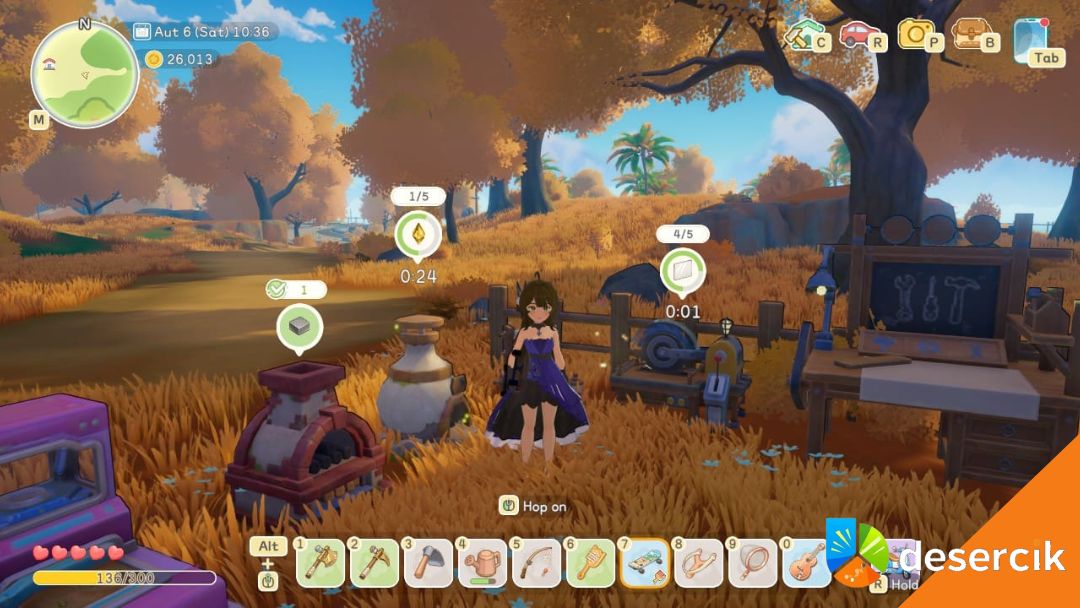Select the pickaxe hotbar slot
Image resolution: width=1080 pixels, height=608 pixels.
[x=374, y=563]
